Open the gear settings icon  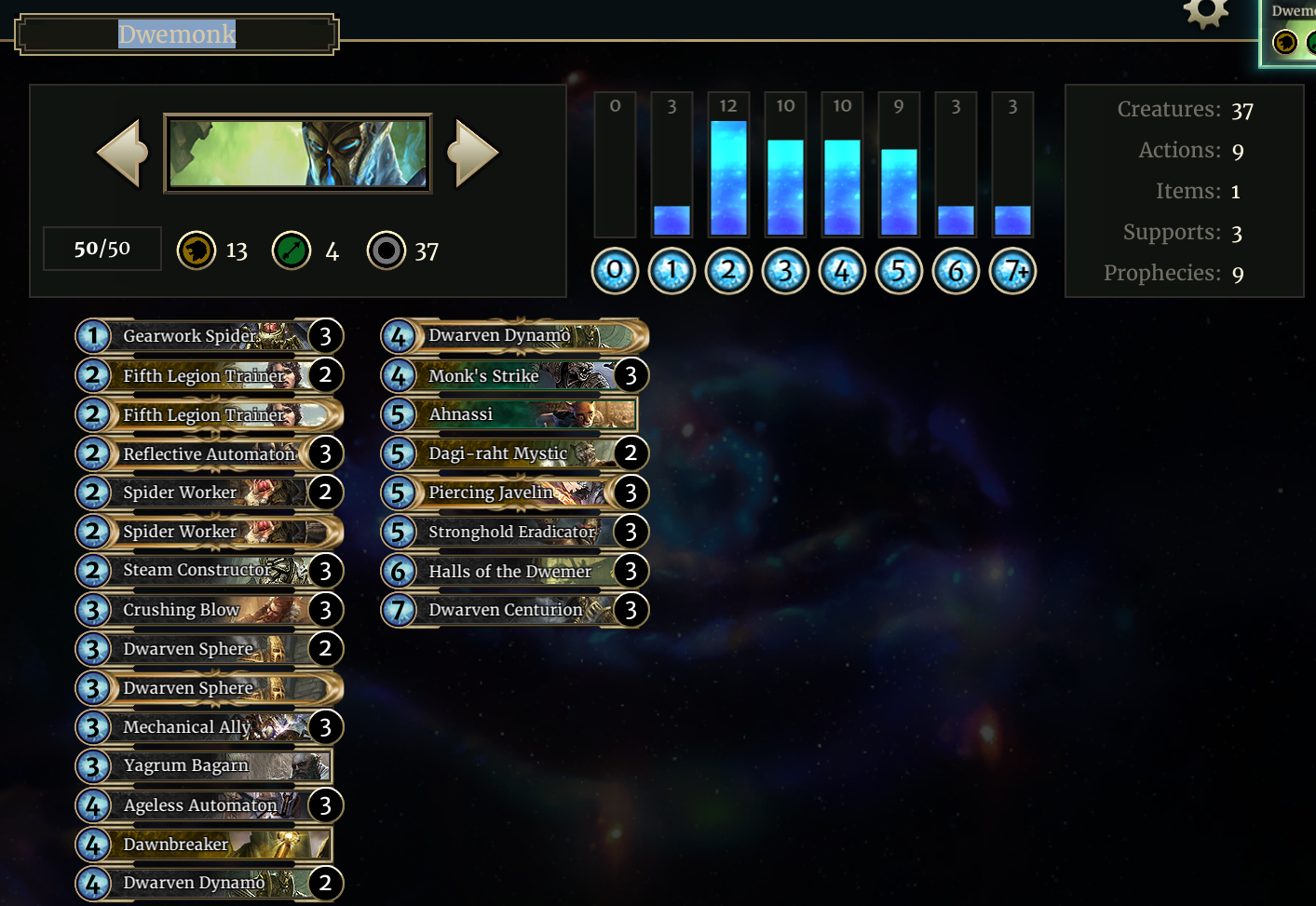[x=1205, y=13]
